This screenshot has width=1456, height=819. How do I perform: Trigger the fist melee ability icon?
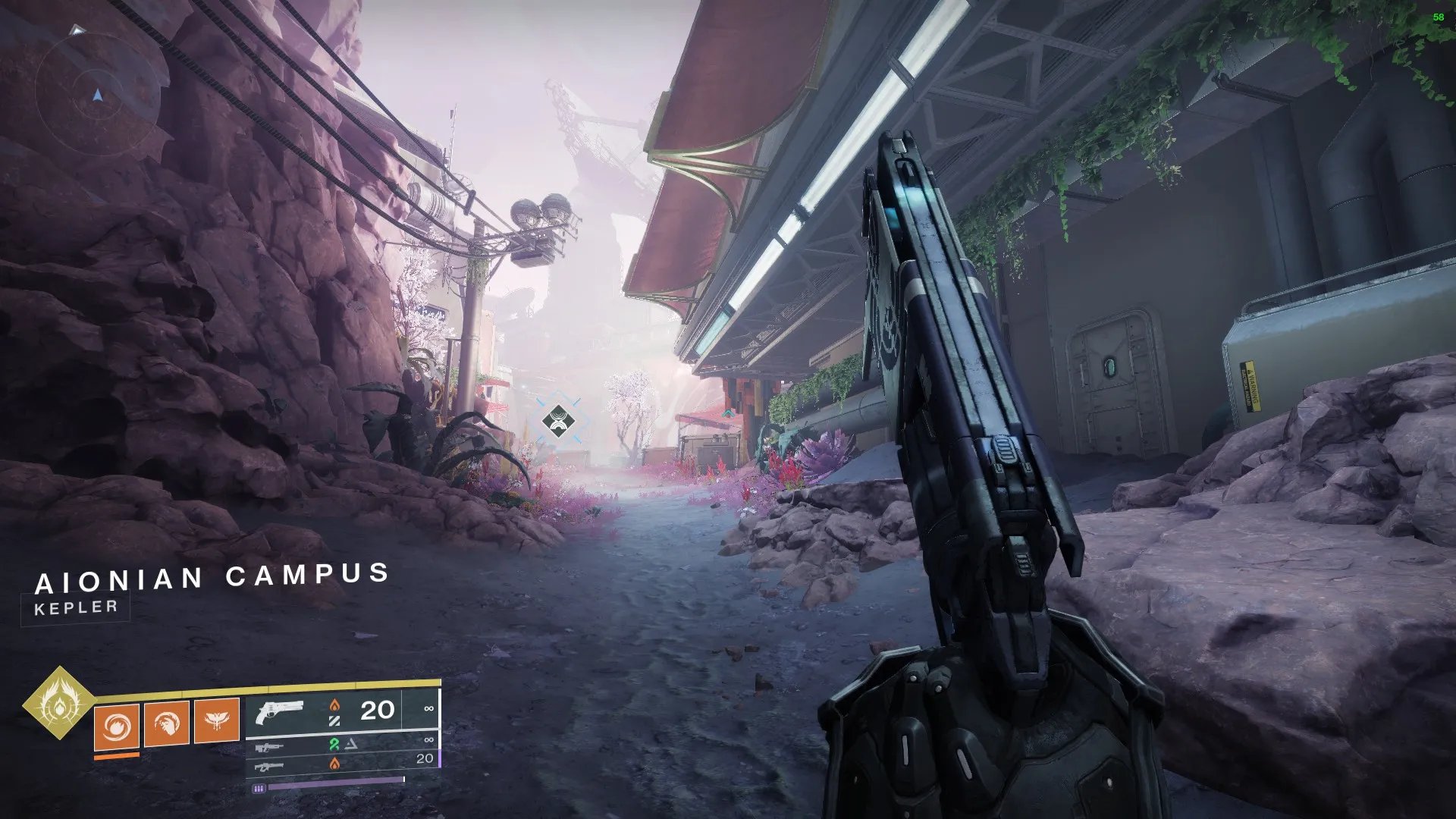[x=167, y=723]
